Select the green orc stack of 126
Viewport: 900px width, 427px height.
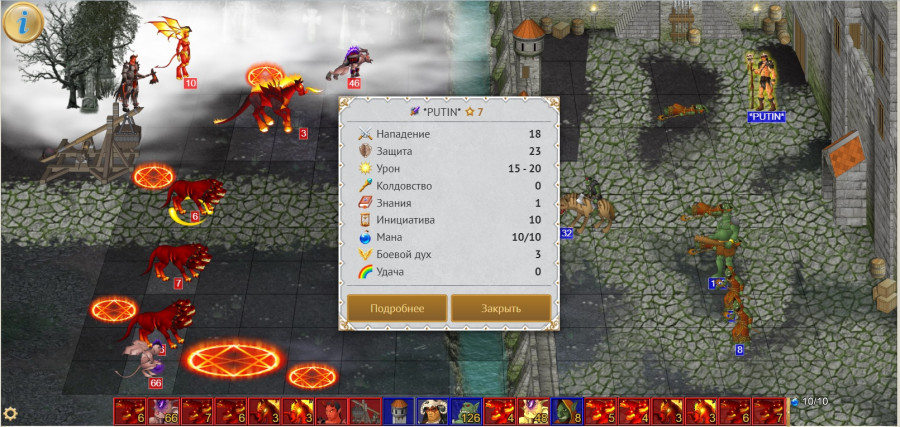click(x=466, y=411)
